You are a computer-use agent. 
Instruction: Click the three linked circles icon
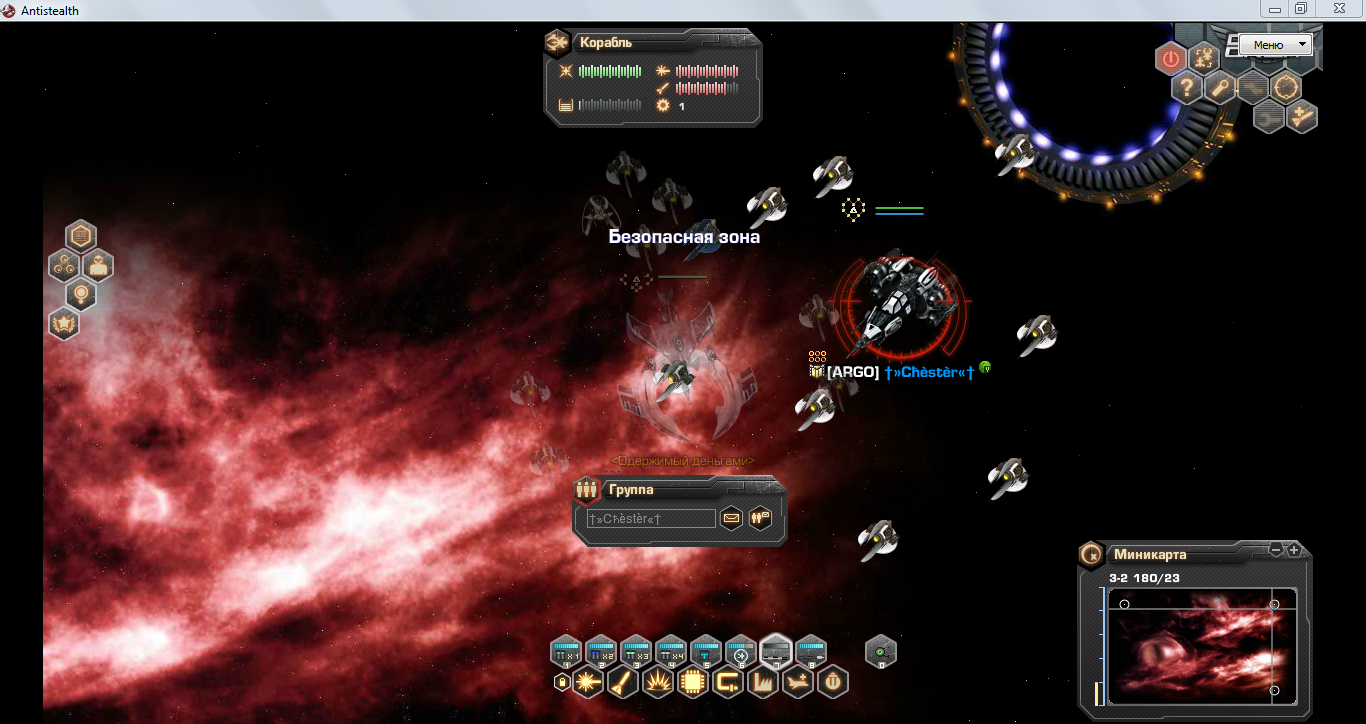(x=64, y=266)
